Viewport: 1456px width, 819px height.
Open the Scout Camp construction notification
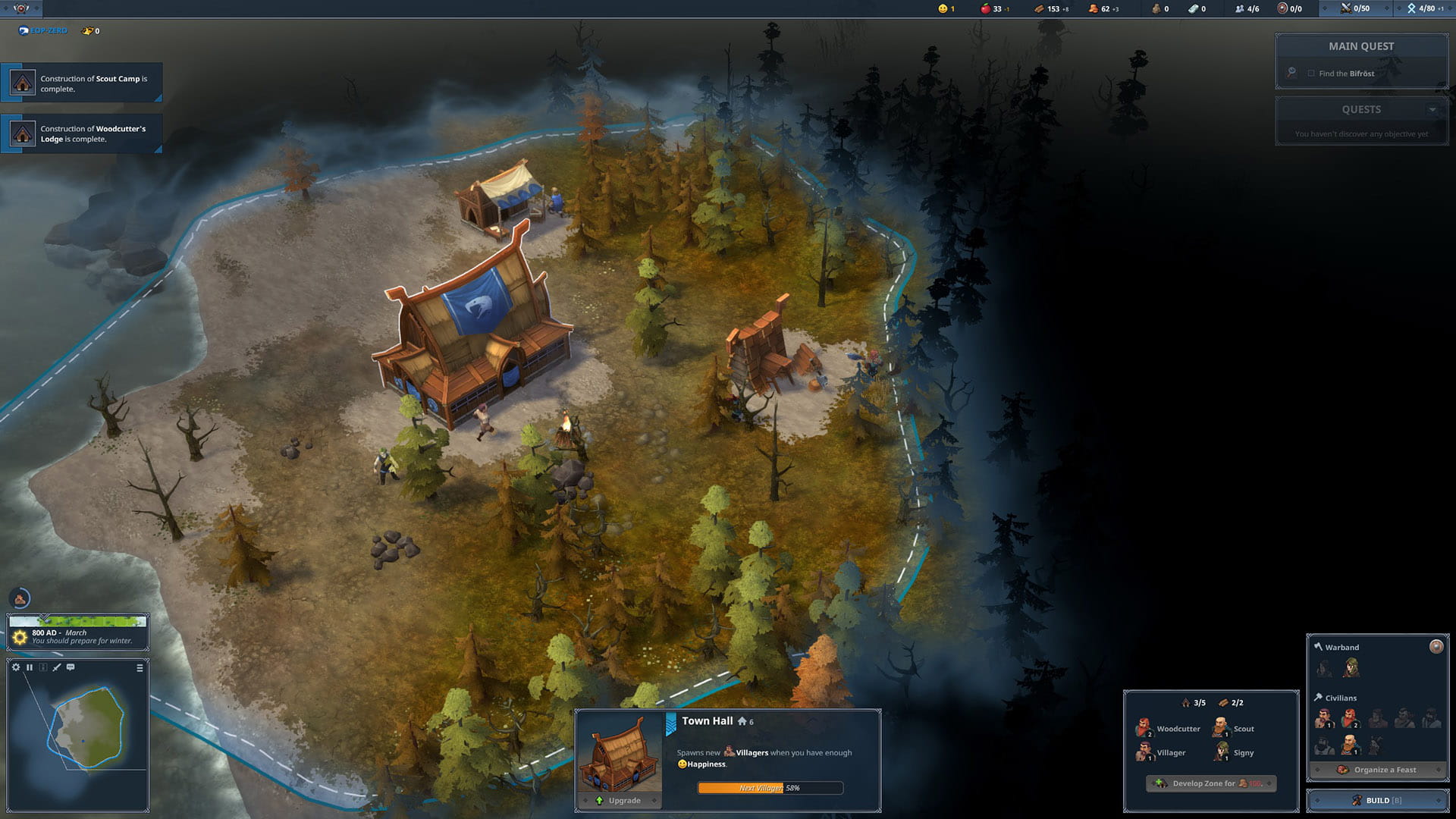point(82,83)
